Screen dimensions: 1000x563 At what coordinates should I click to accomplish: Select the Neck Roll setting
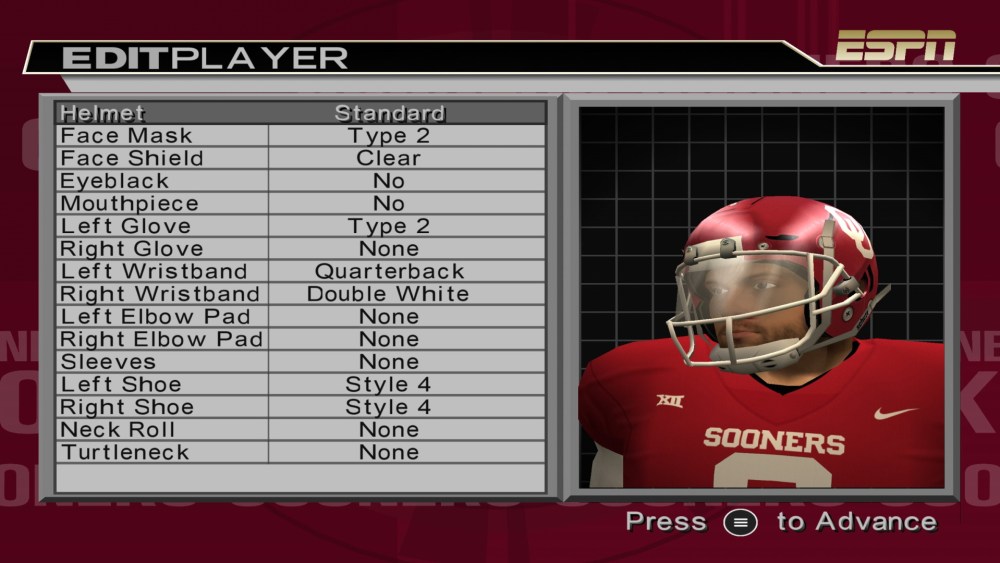(x=300, y=430)
